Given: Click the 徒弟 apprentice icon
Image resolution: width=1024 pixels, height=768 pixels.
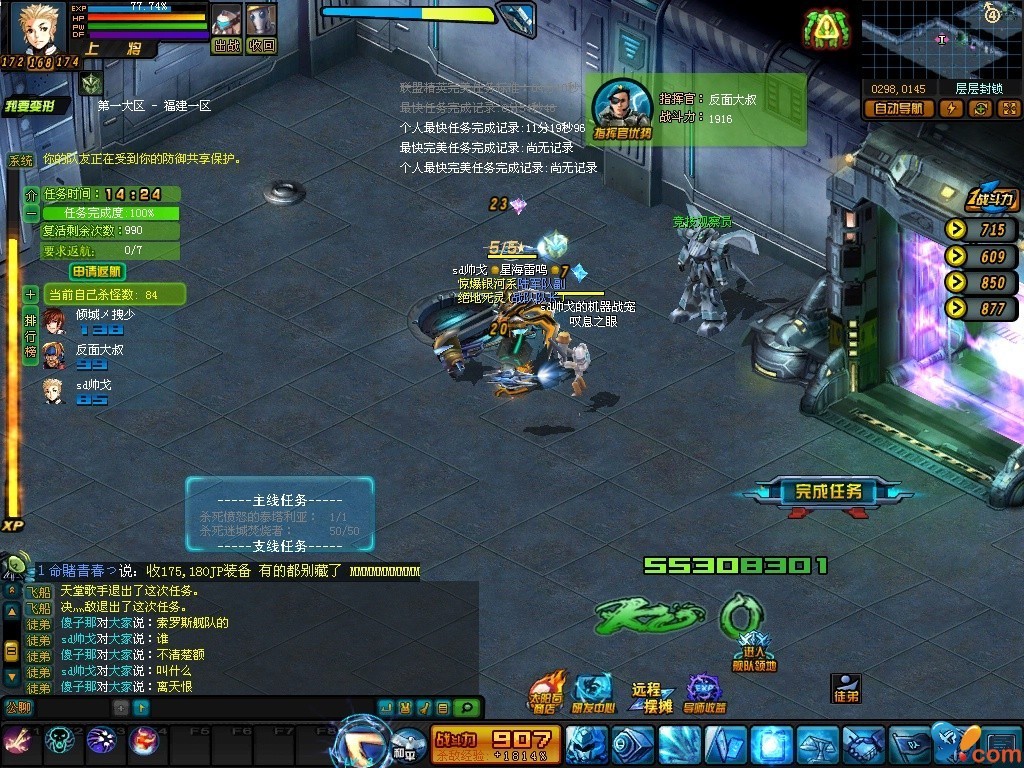Looking at the screenshot, I should [x=846, y=688].
